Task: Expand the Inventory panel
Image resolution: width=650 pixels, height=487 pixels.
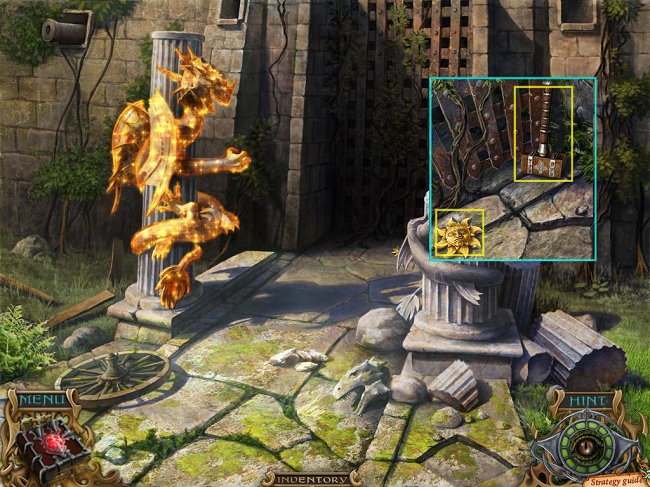Action: coord(311,478)
